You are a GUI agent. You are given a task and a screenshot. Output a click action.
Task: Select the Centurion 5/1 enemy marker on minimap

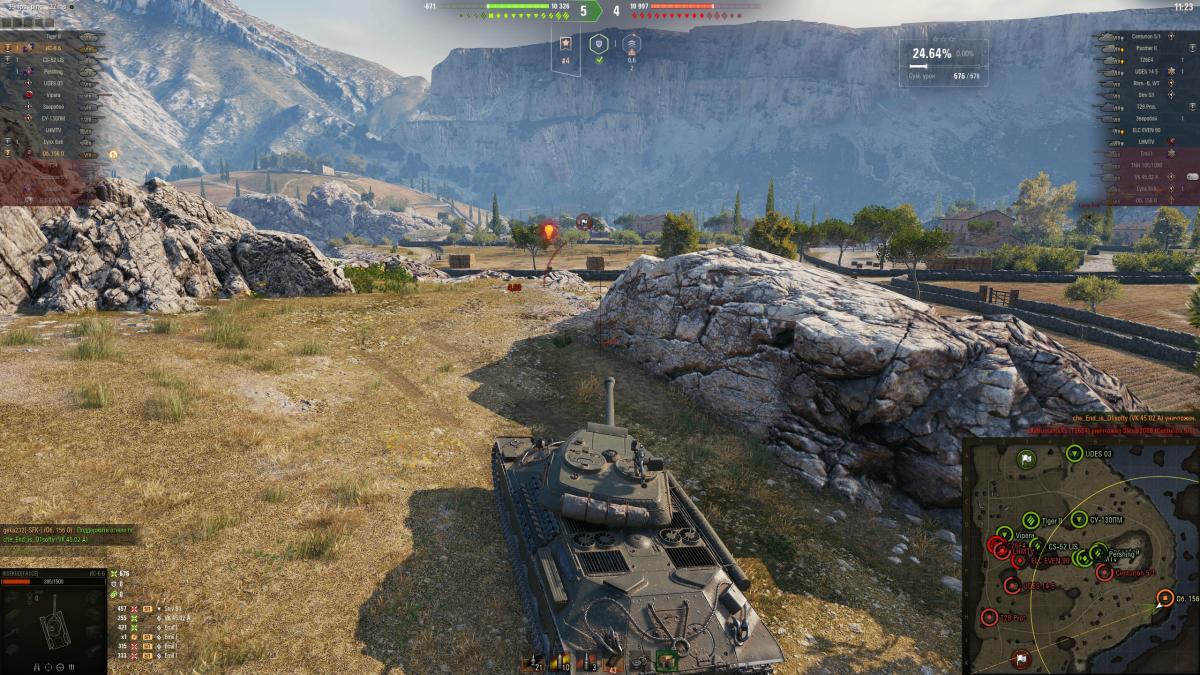point(1104,572)
